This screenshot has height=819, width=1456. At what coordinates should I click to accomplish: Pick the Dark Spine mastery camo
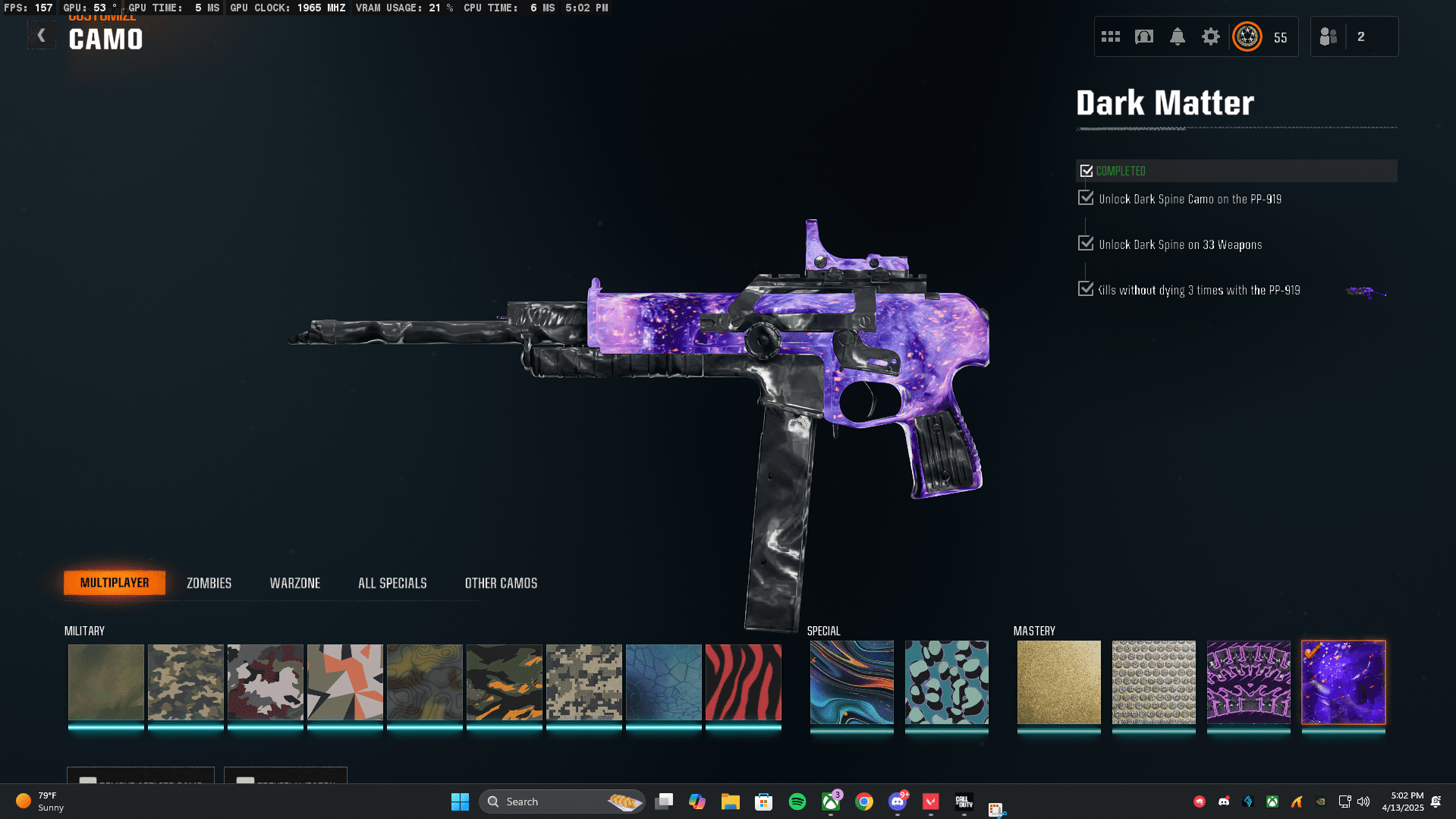[x=1248, y=682]
